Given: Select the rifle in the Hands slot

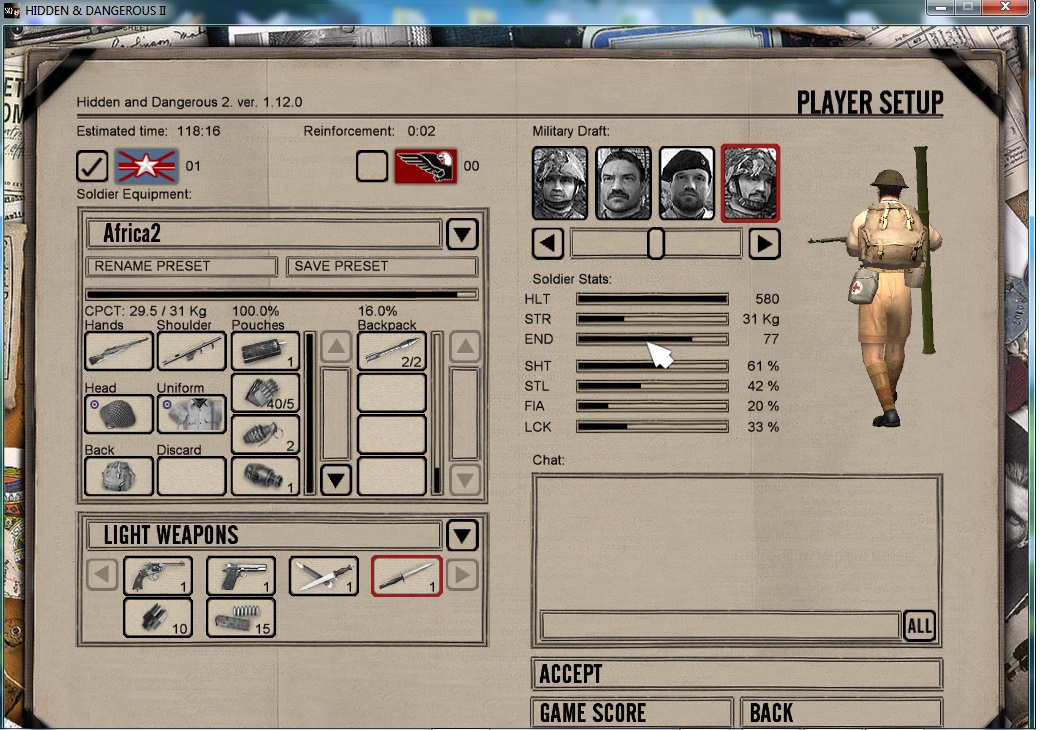Looking at the screenshot, I should pyautogui.click(x=119, y=351).
